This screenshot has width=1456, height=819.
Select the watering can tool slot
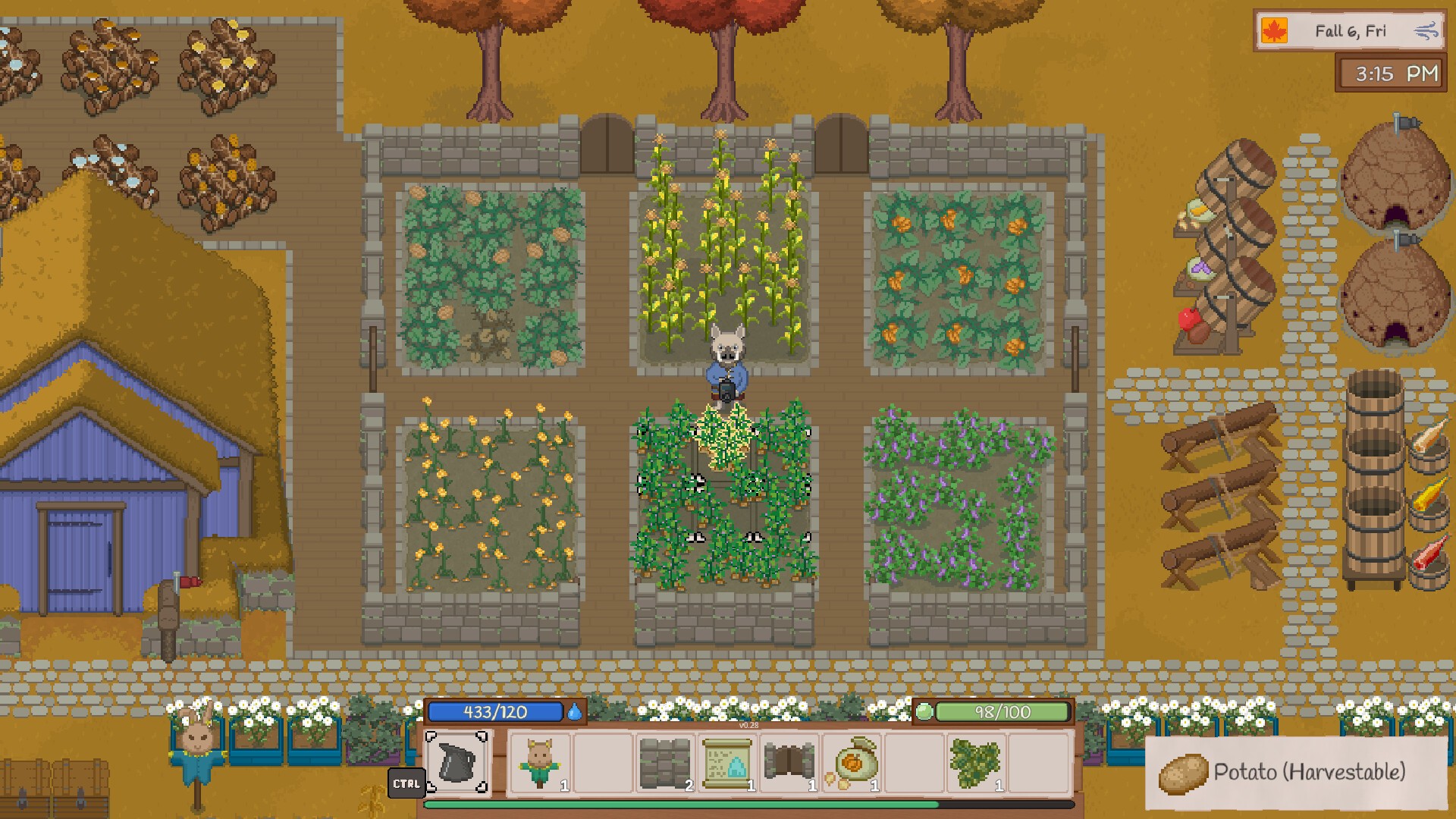[457, 763]
